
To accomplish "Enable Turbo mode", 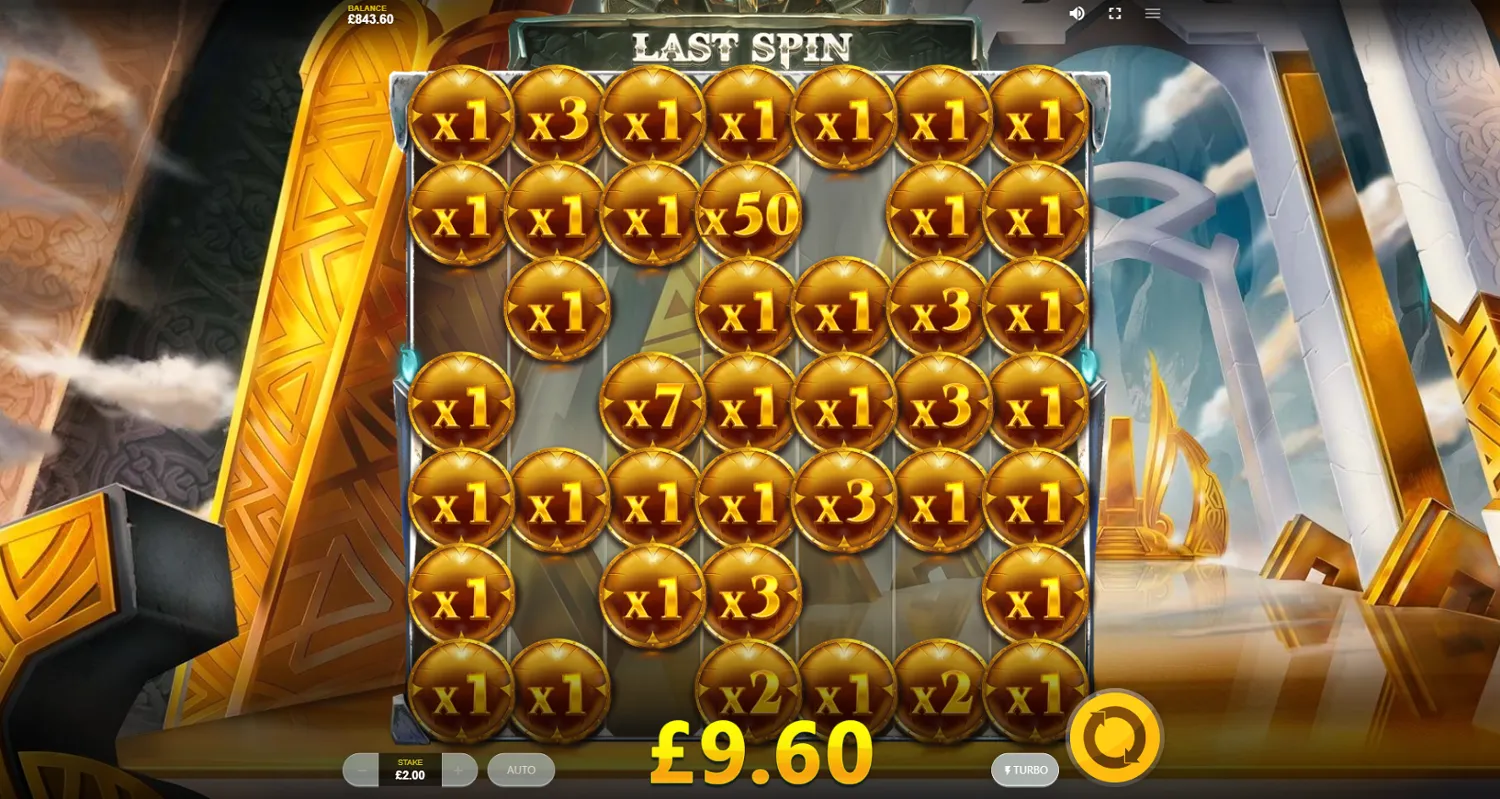I will tap(1022, 770).
